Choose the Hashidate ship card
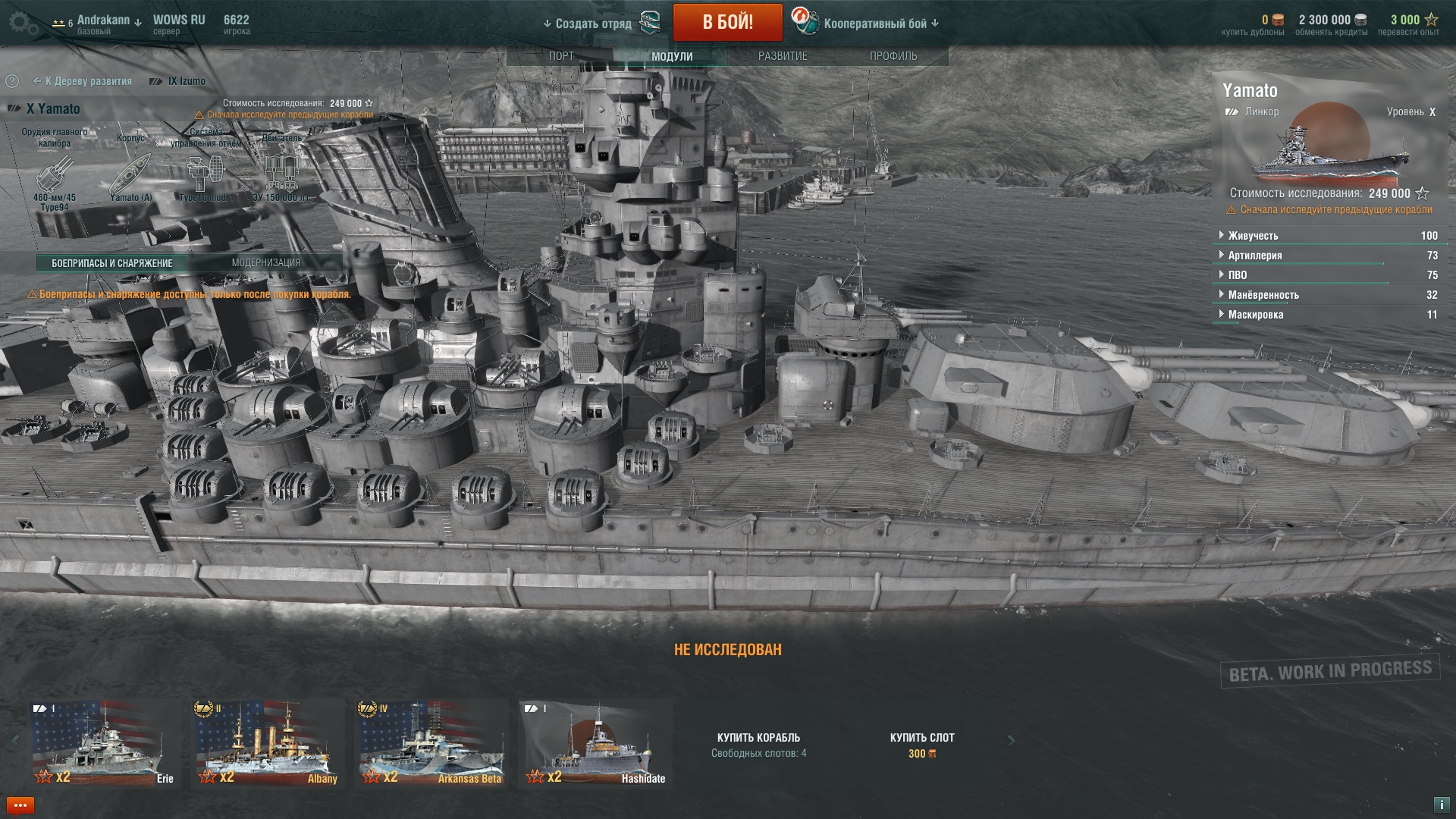 pyautogui.click(x=596, y=743)
